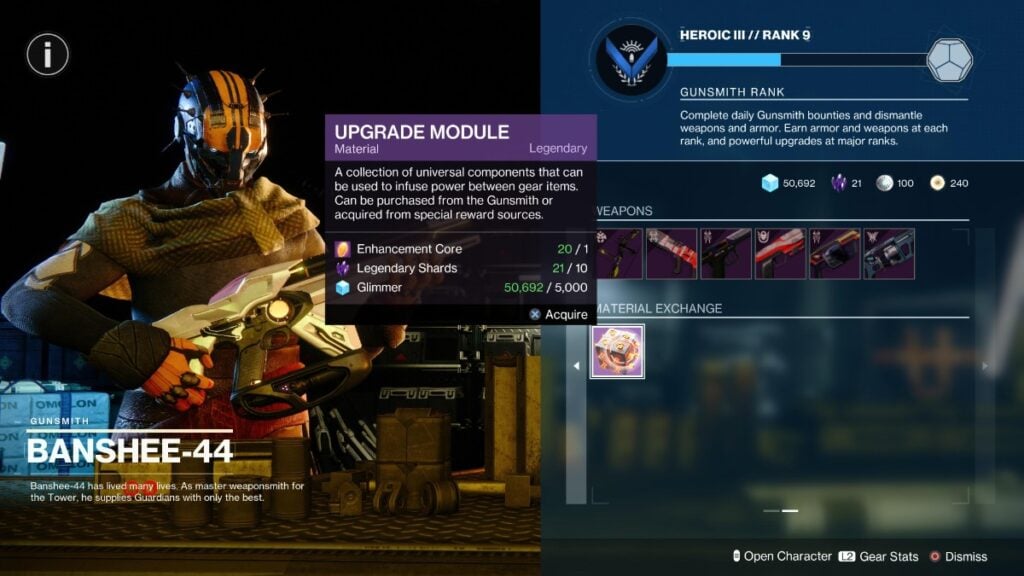Open the info icon in the corner
Viewport: 1024px width, 576px height.
click(x=47, y=55)
